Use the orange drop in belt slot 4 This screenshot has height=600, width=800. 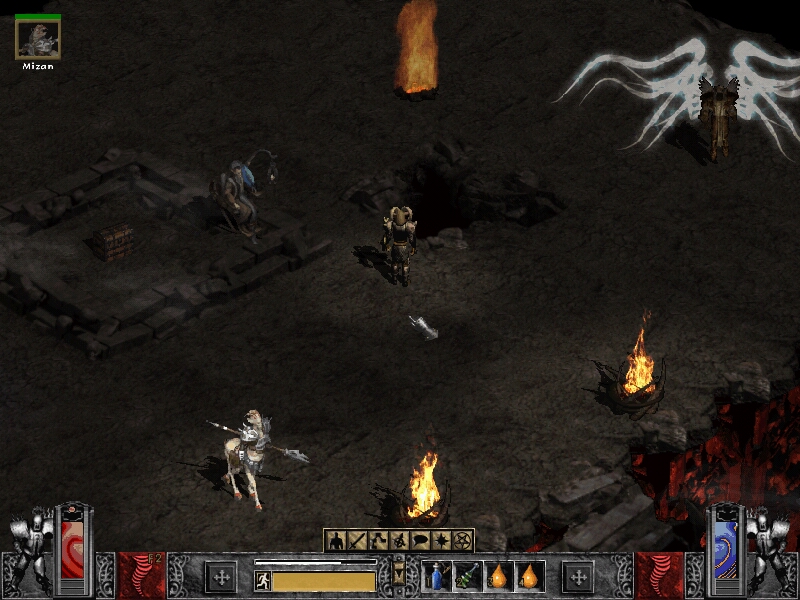pyautogui.click(x=530, y=576)
